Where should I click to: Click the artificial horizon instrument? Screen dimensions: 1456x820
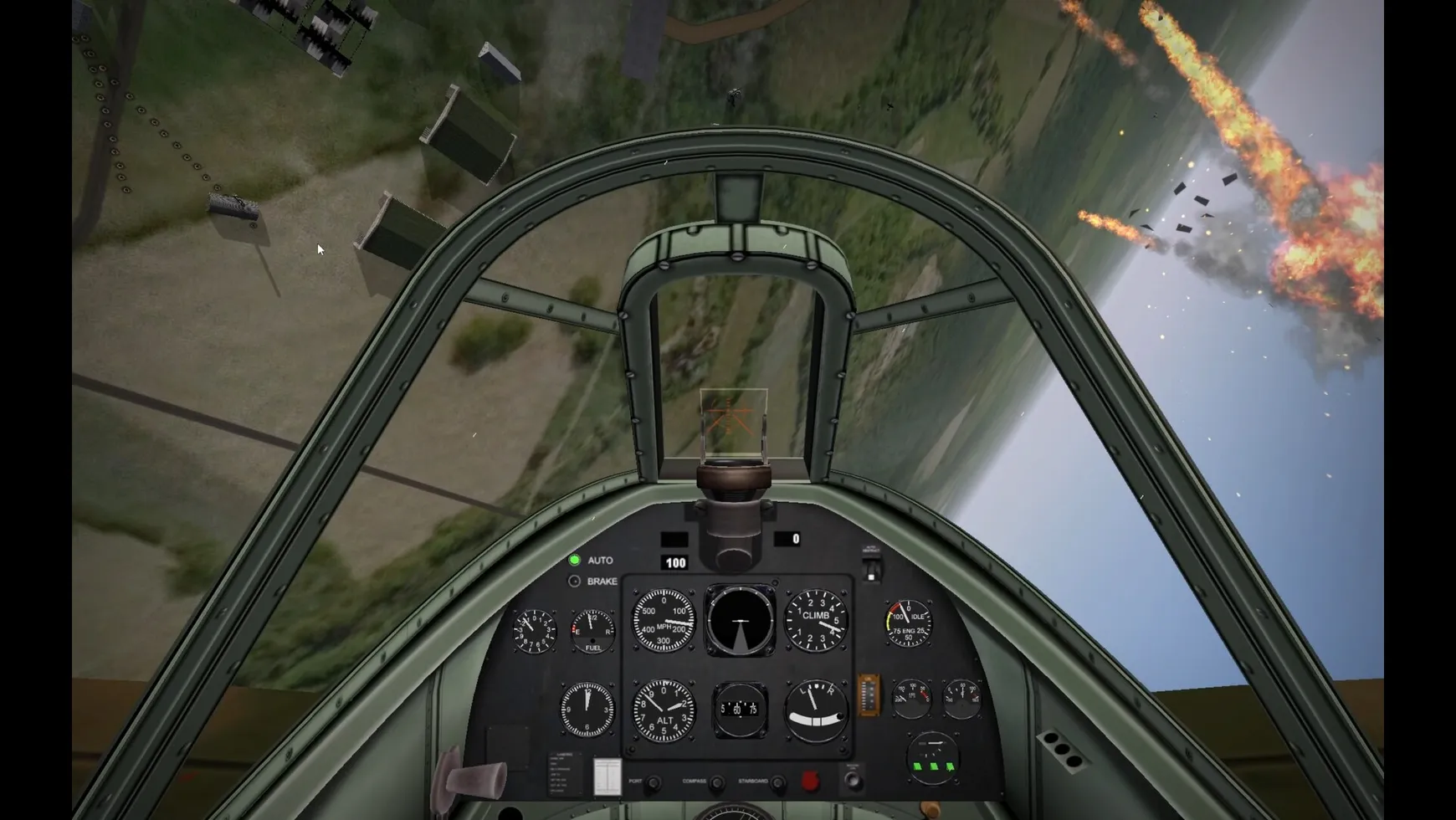[741, 621]
